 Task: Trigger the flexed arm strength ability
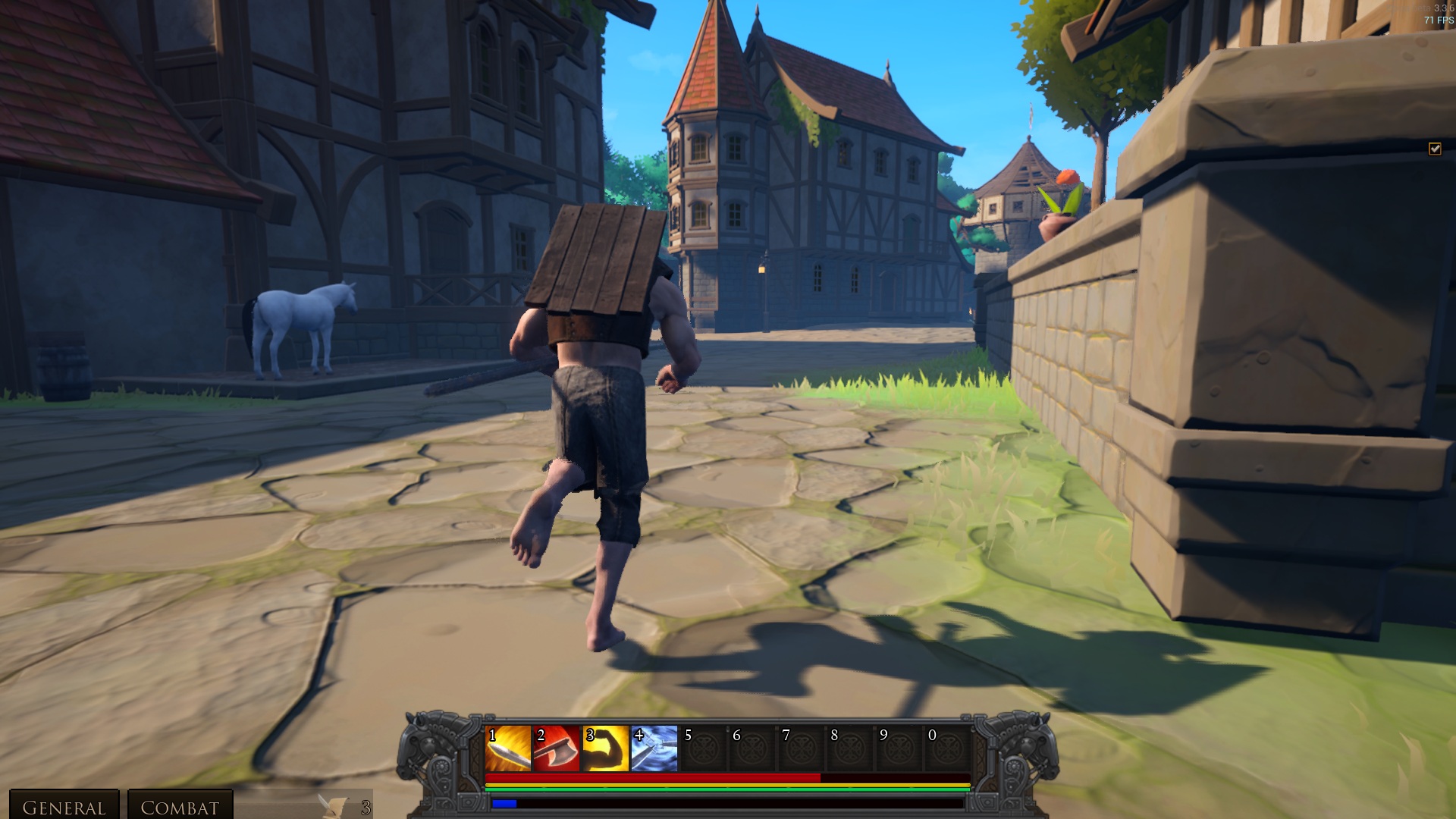[605, 748]
